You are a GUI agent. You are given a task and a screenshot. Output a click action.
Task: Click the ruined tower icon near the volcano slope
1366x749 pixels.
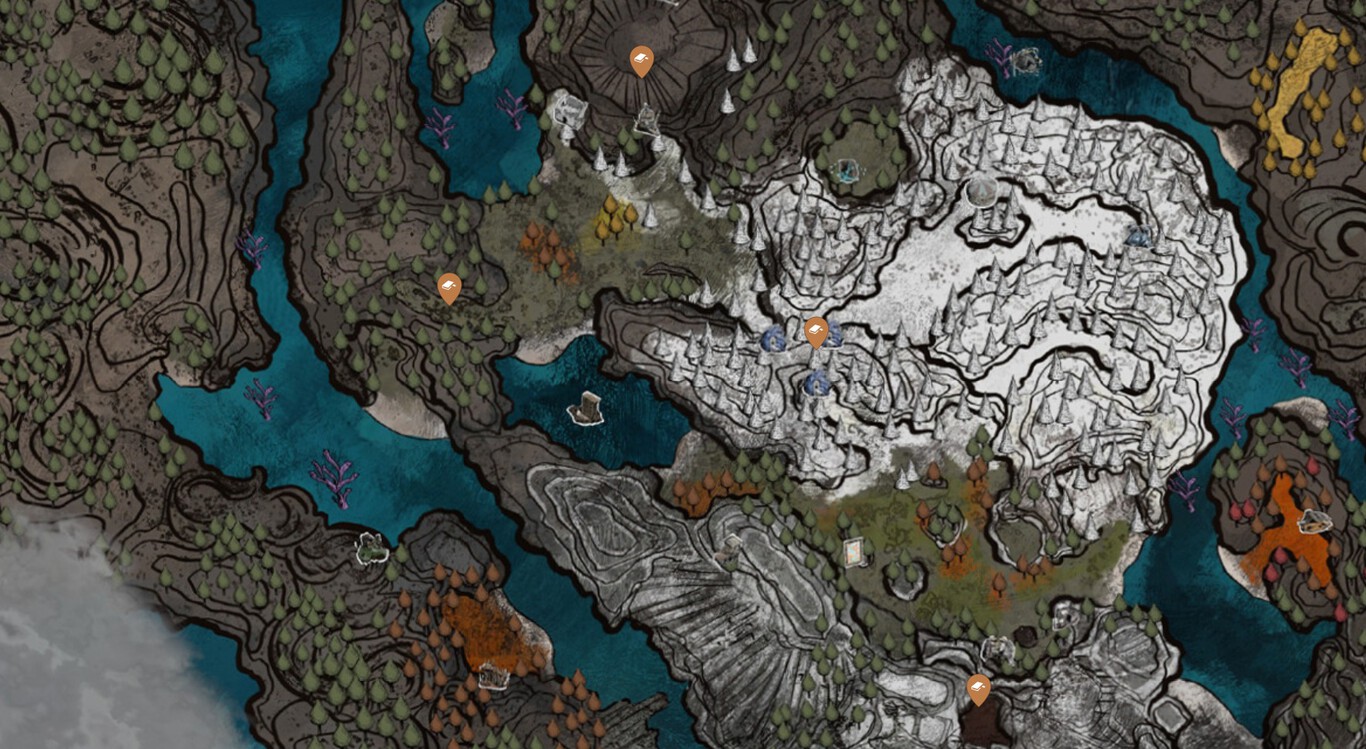click(569, 110)
